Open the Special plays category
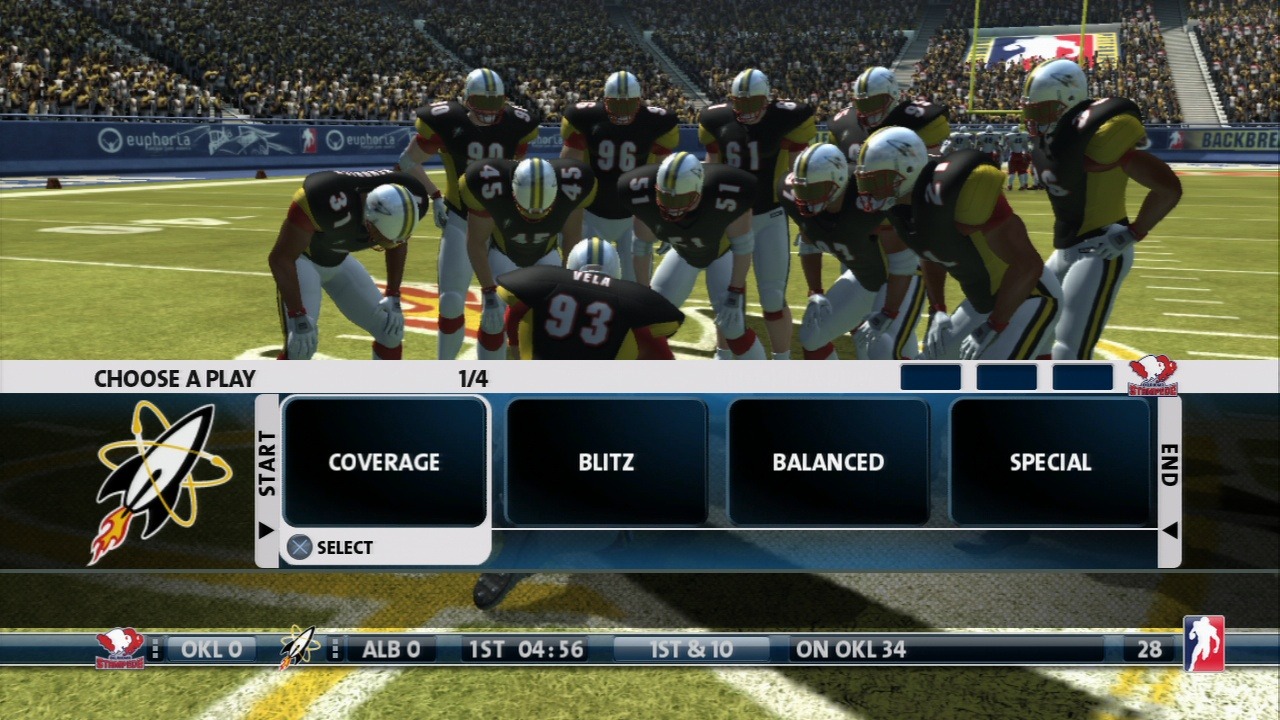 click(1050, 462)
